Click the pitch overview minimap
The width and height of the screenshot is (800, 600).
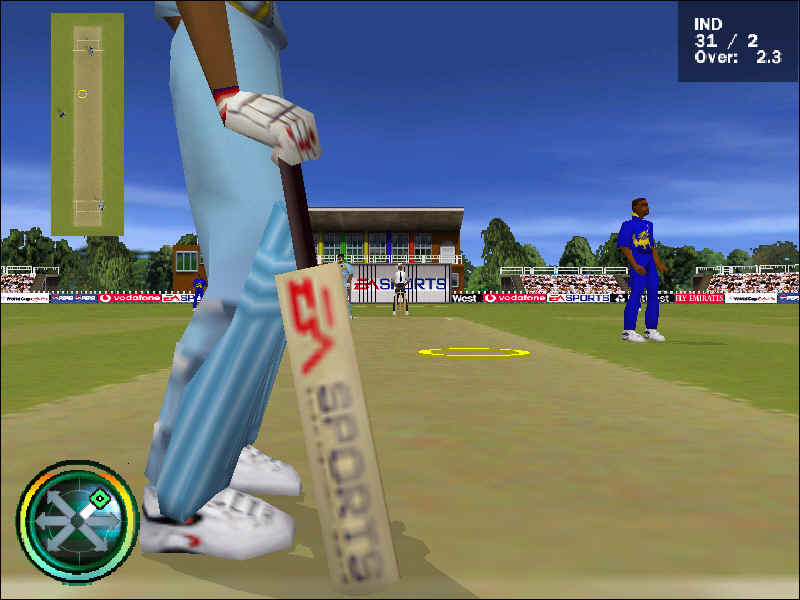[x=87, y=124]
